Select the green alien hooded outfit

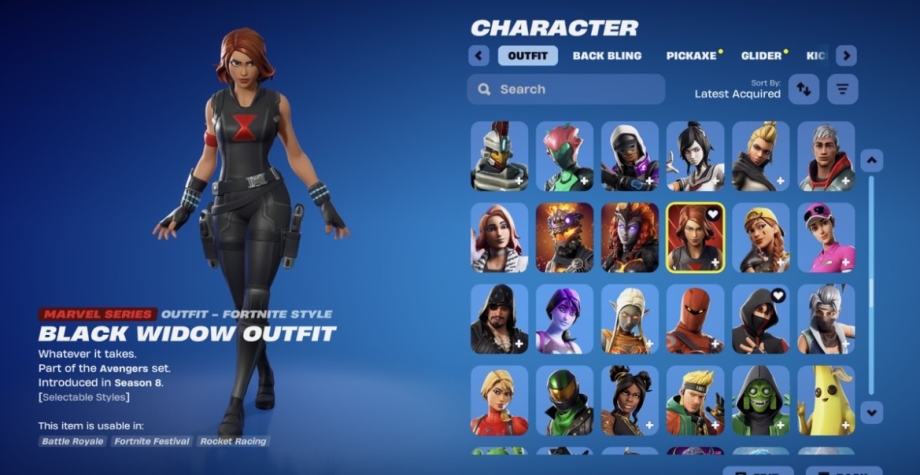click(x=760, y=400)
